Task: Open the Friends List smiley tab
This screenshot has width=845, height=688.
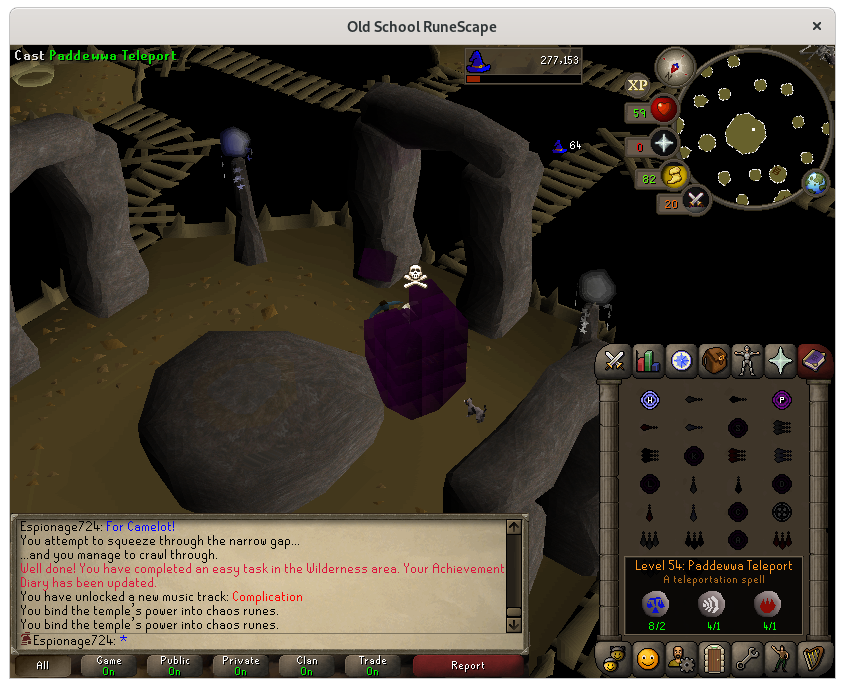Action: [648, 658]
